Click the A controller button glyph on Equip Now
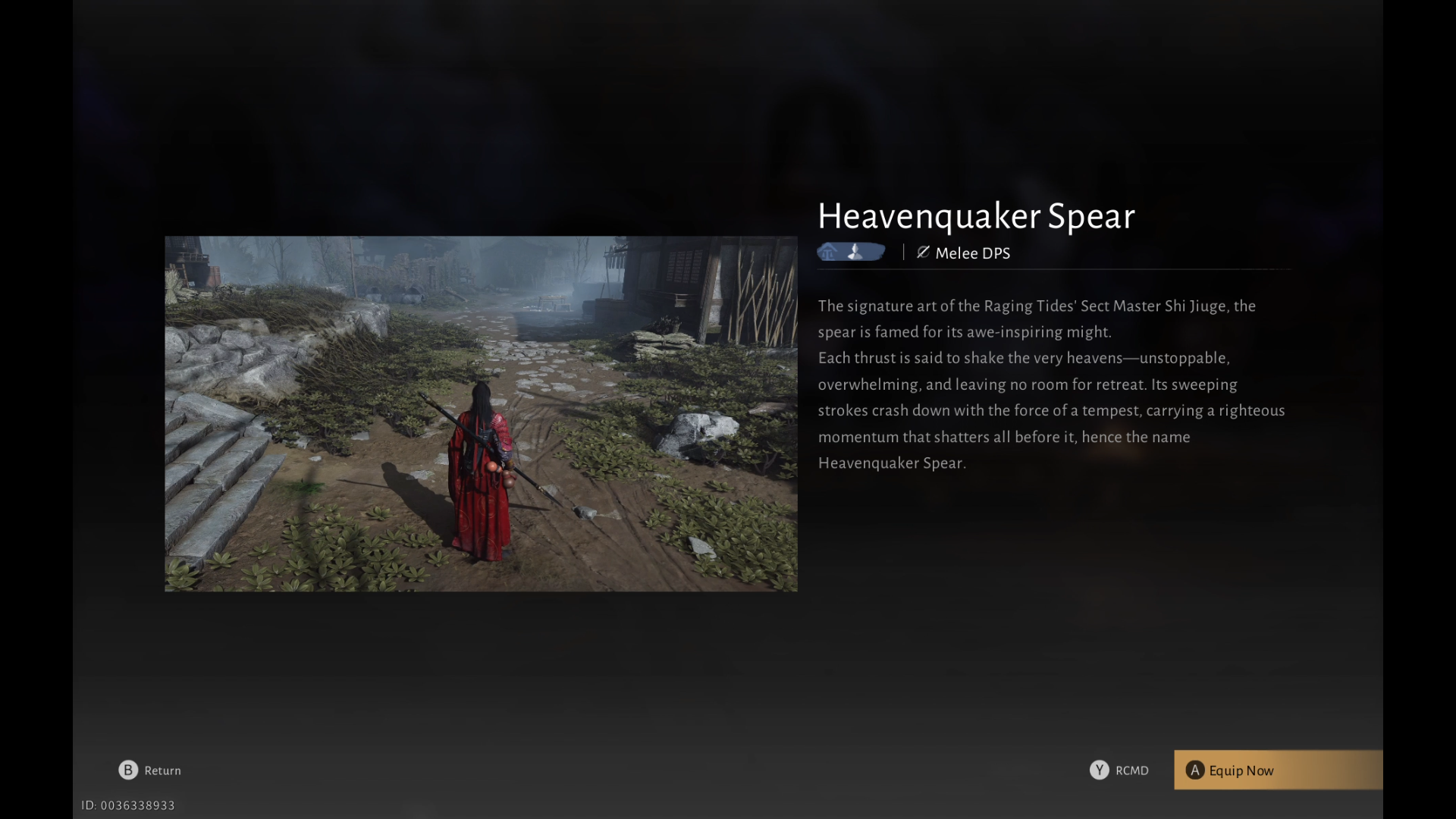This screenshot has height=819, width=1456. (x=1195, y=770)
